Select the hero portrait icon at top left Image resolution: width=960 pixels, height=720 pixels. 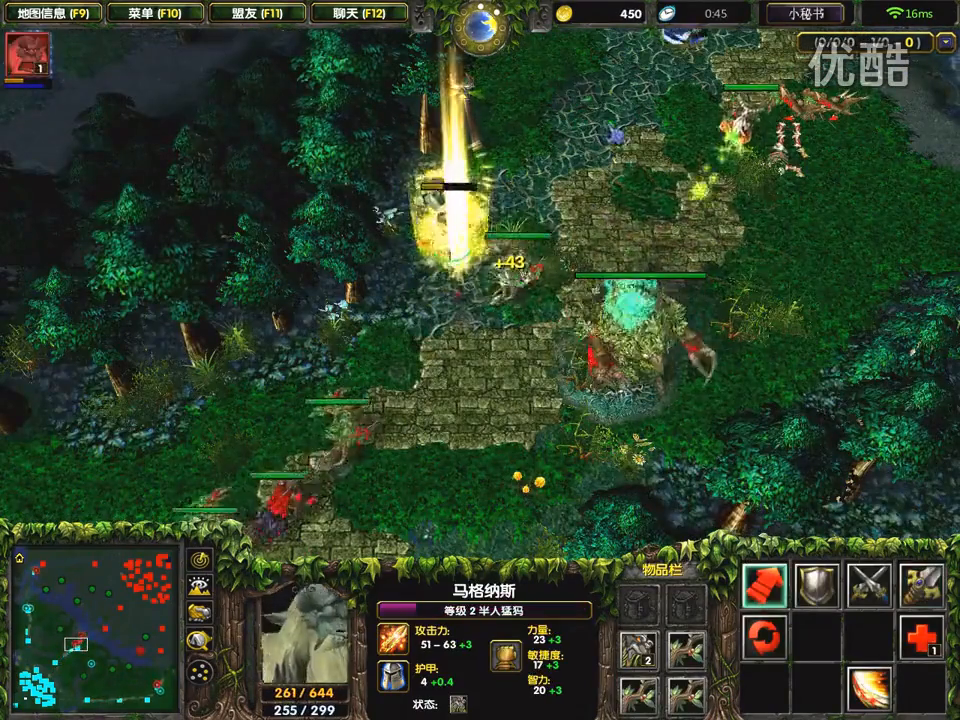pos(27,55)
